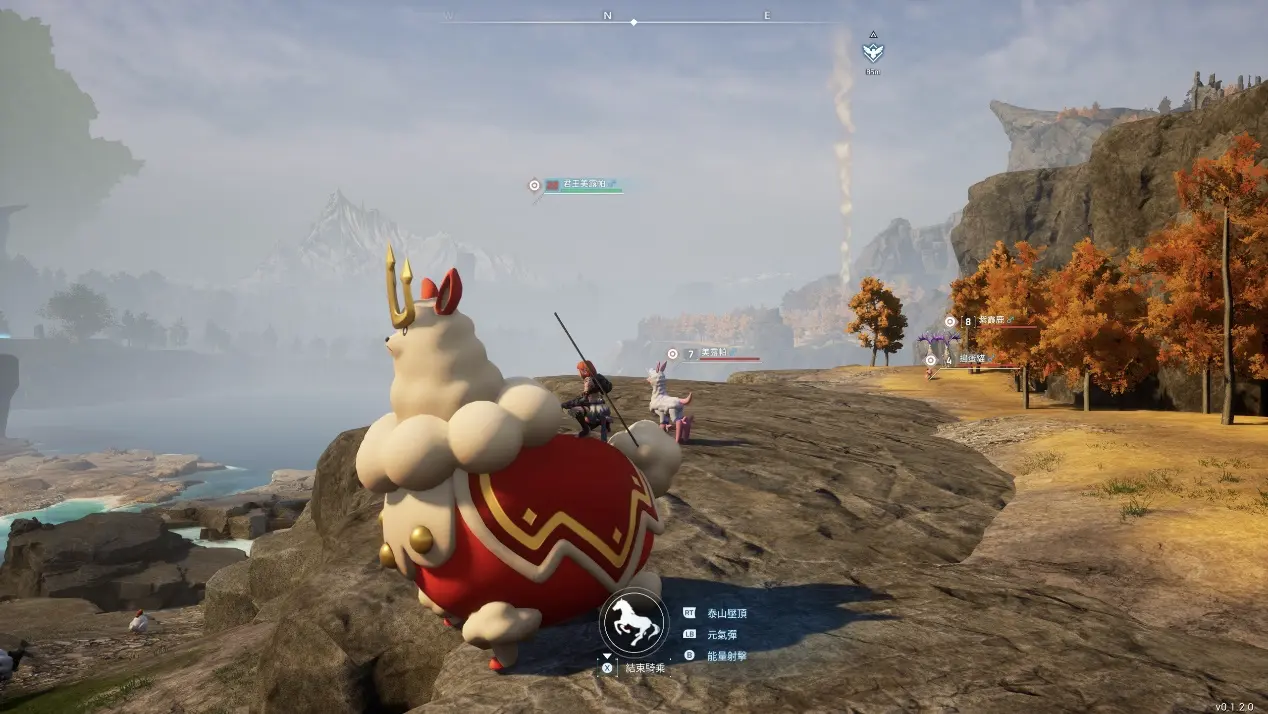Select the 君主美露帕 boss nameplate
This screenshot has width=1268, height=714.
(x=585, y=185)
